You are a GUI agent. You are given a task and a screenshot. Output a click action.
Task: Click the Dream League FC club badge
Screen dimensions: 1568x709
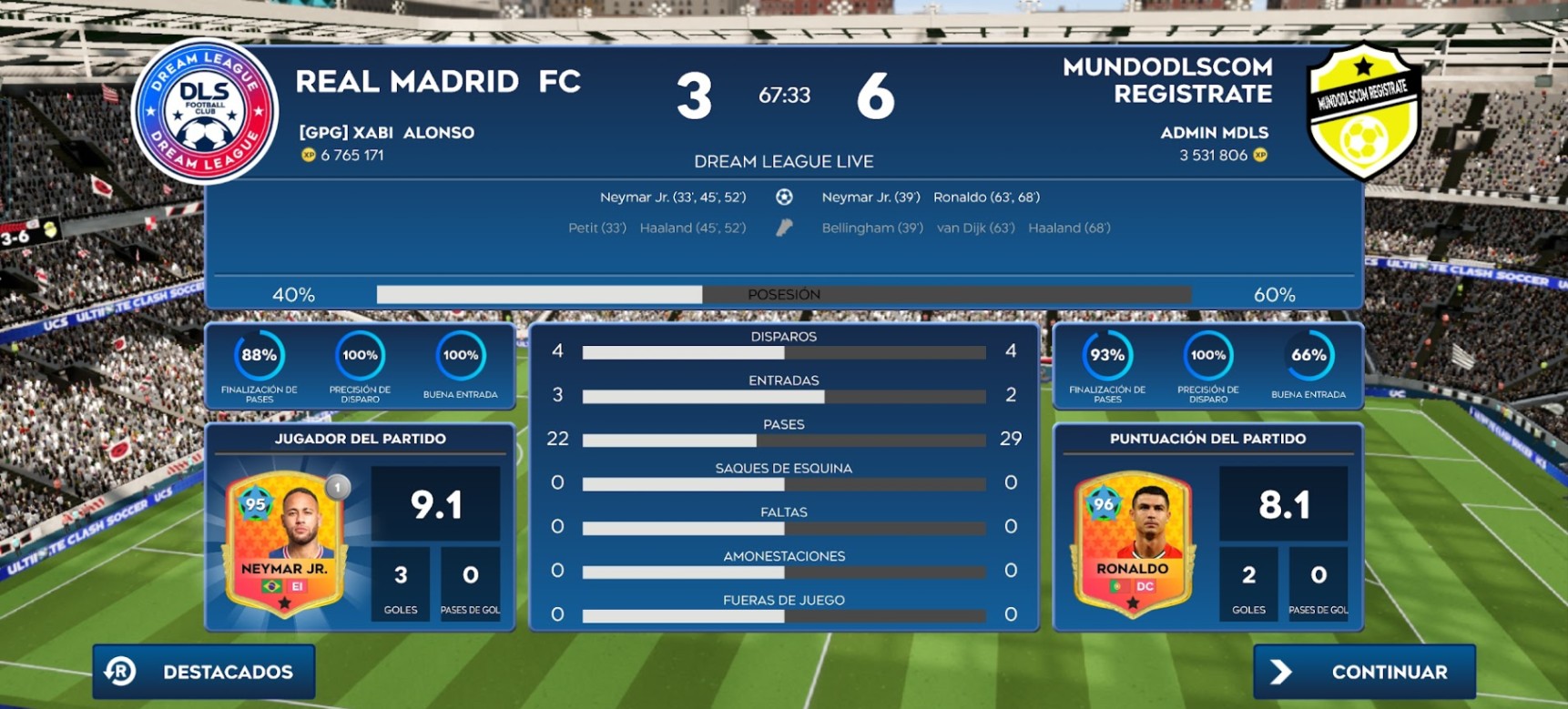[205, 111]
